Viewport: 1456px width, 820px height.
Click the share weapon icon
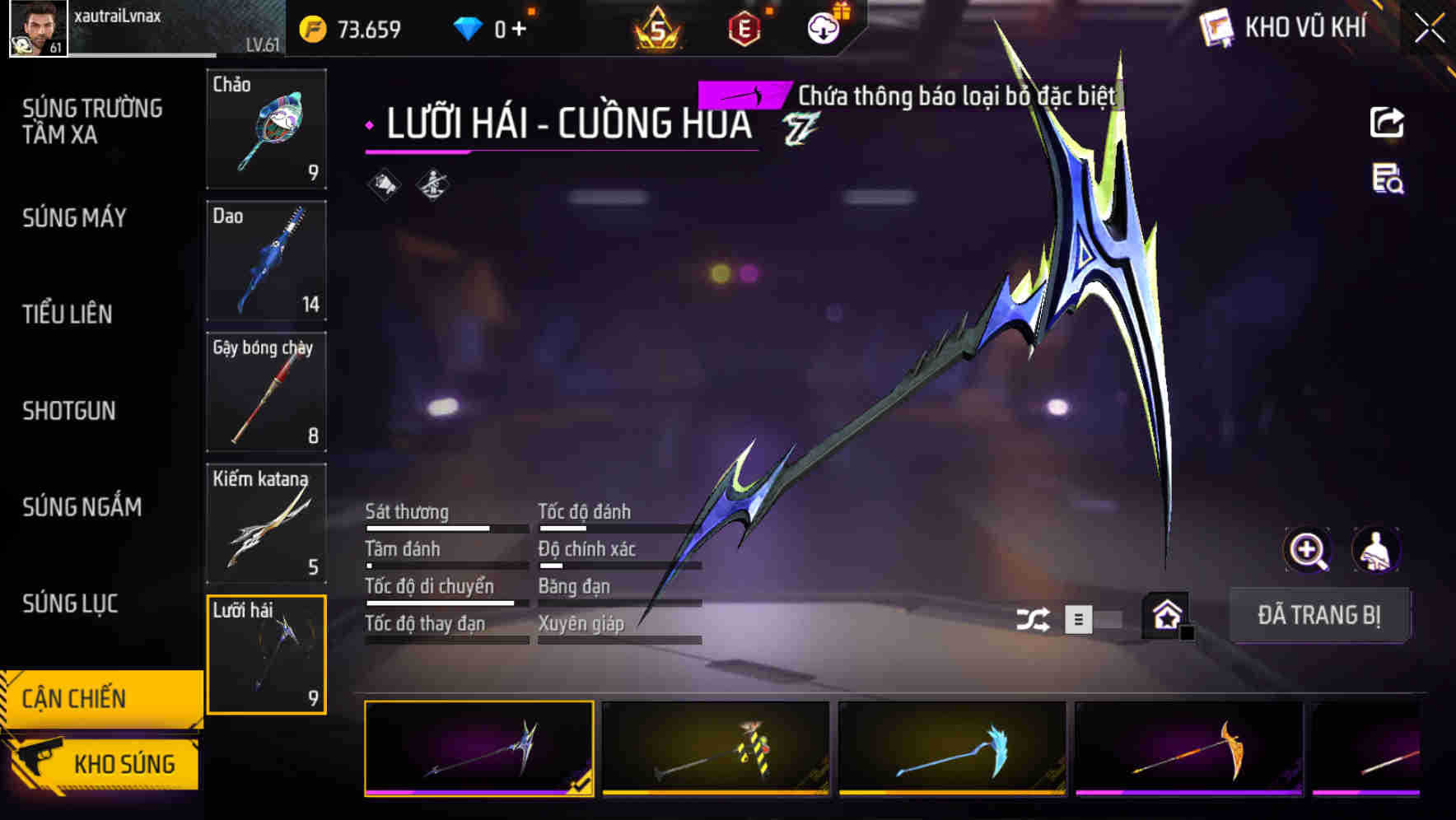pyautogui.click(x=1388, y=122)
